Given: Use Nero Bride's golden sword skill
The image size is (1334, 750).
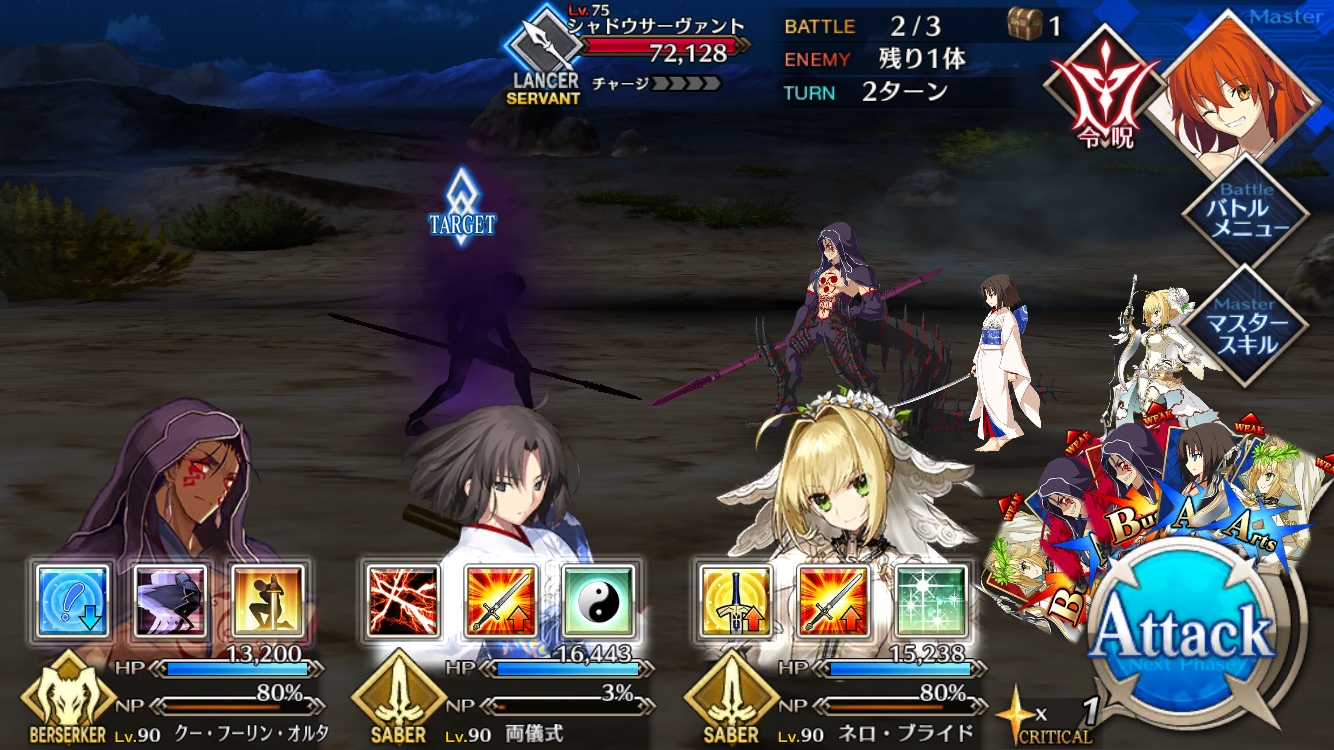Looking at the screenshot, I should pyautogui.click(x=735, y=601).
